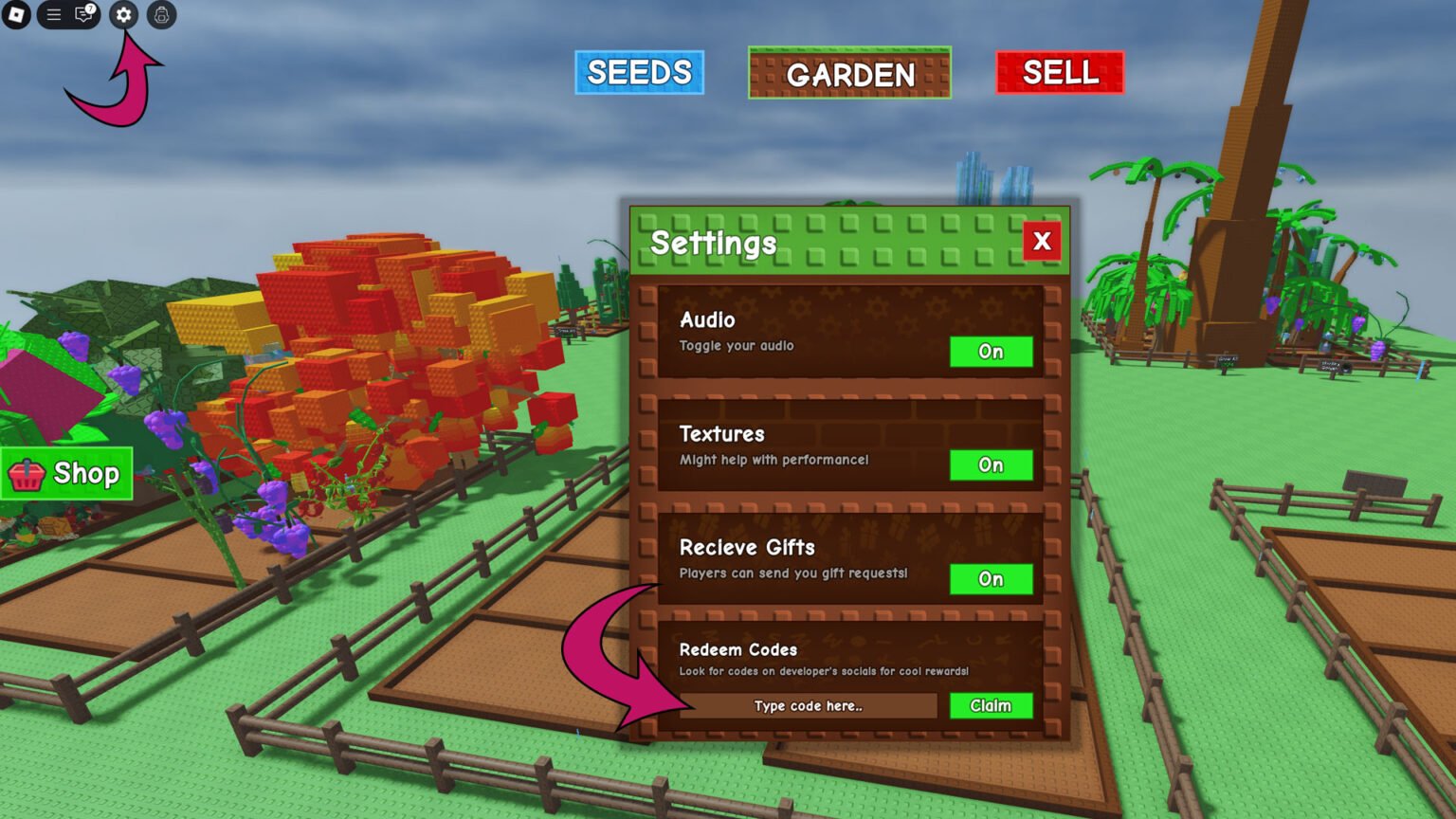The width and height of the screenshot is (1456, 819).
Task: Click the settings gear icon
Action: 123,15
